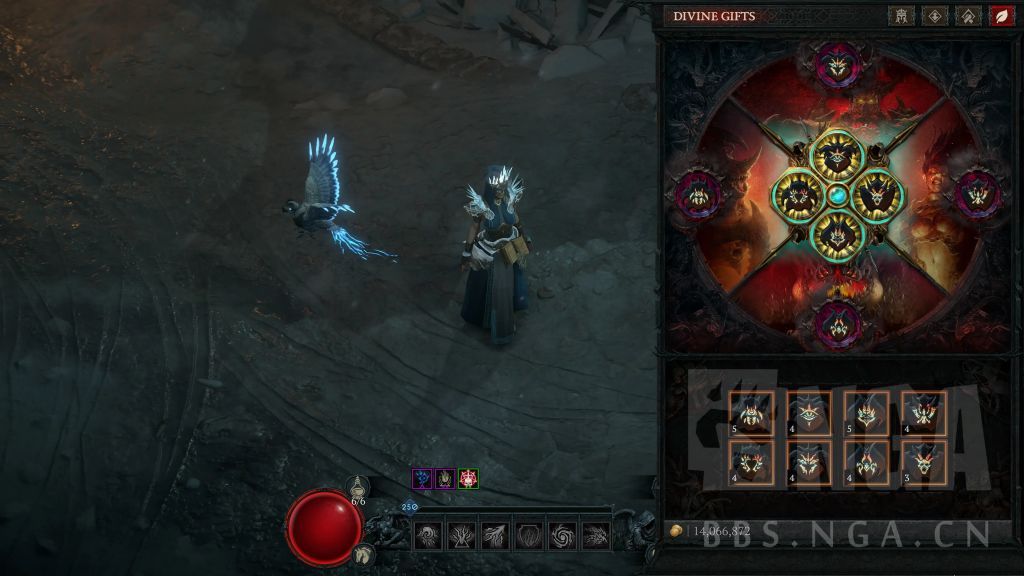Activate the spiral vortex skill on the hotbar
Screen dimensions: 1024x576
coord(563,536)
